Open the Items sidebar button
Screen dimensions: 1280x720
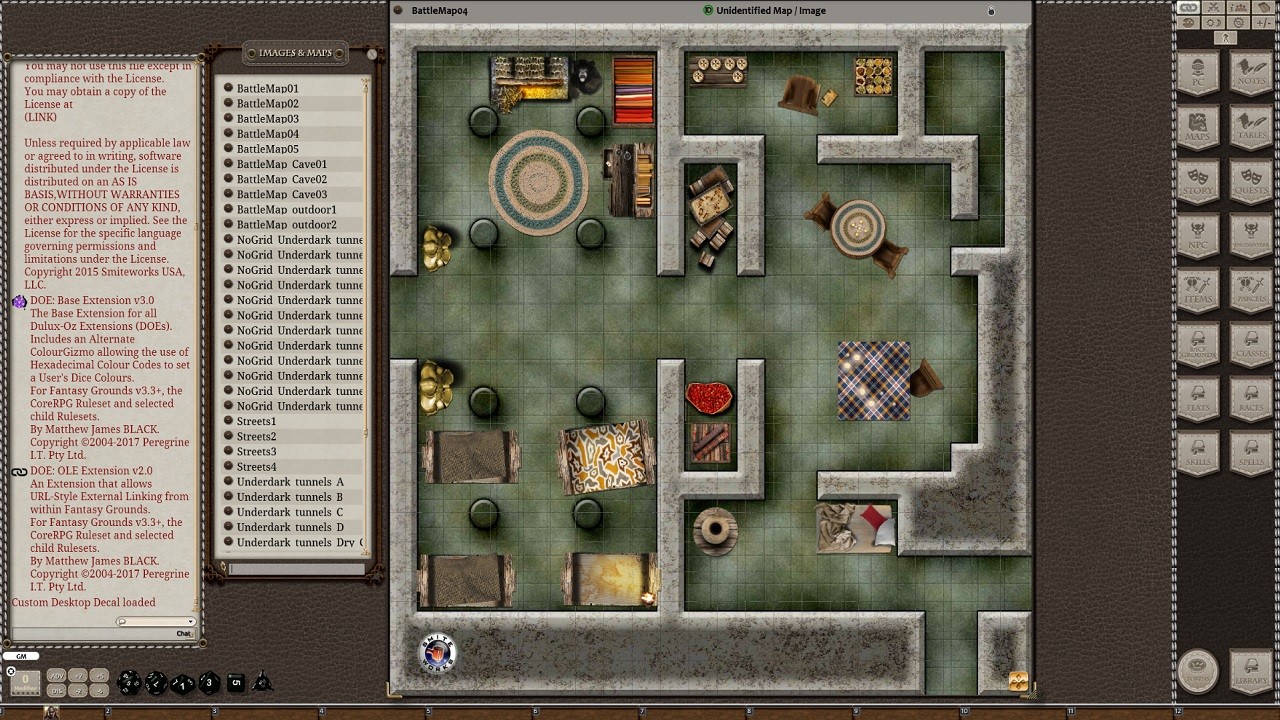click(x=1198, y=291)
